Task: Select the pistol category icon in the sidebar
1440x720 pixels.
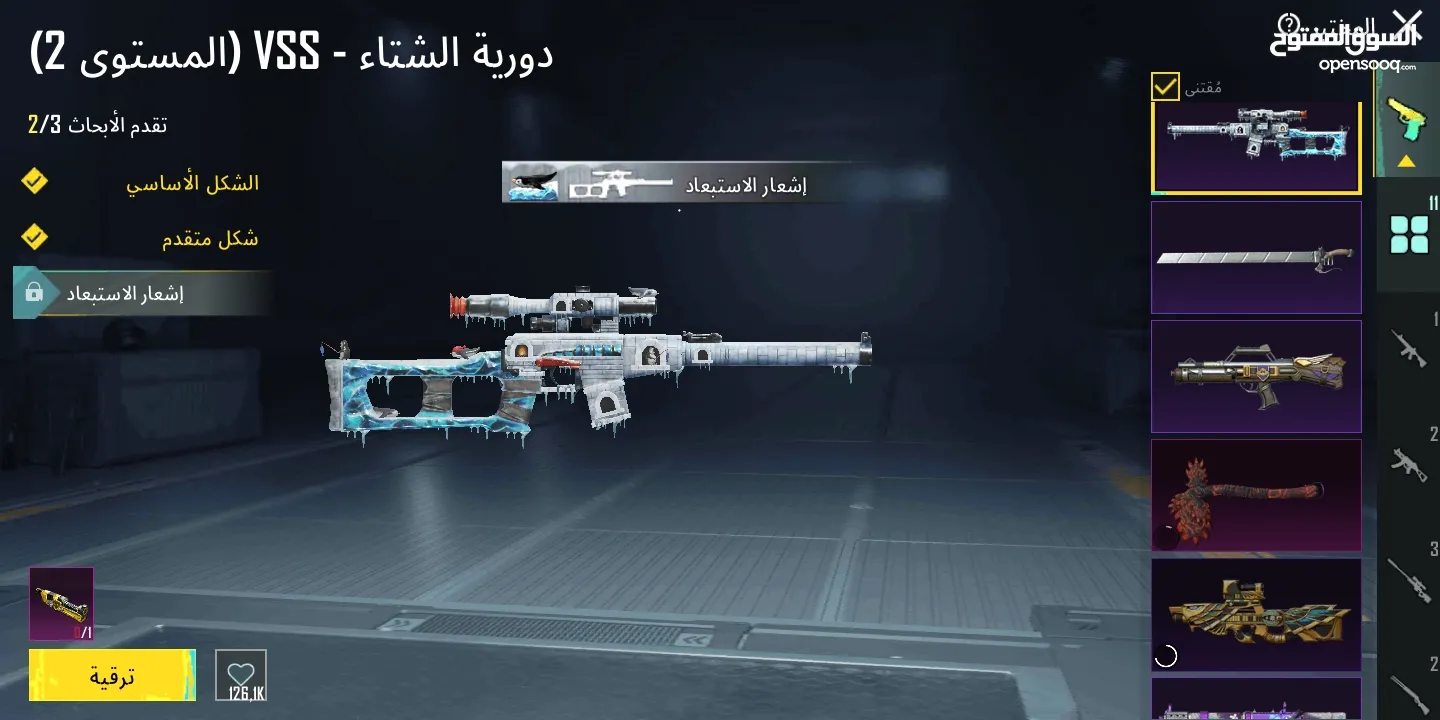Action: [x=1407, y=115]
